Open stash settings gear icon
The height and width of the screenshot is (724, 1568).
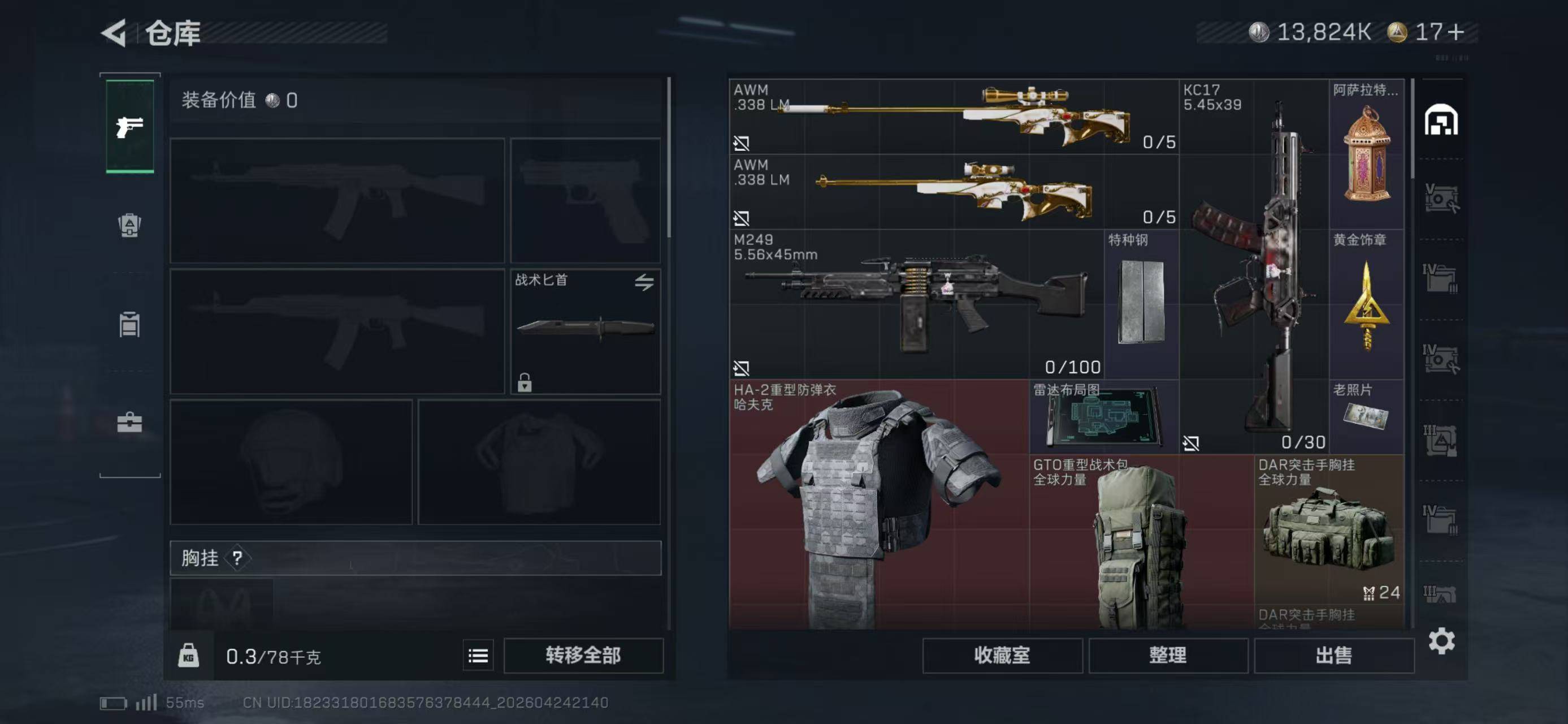click(1441, 641)
